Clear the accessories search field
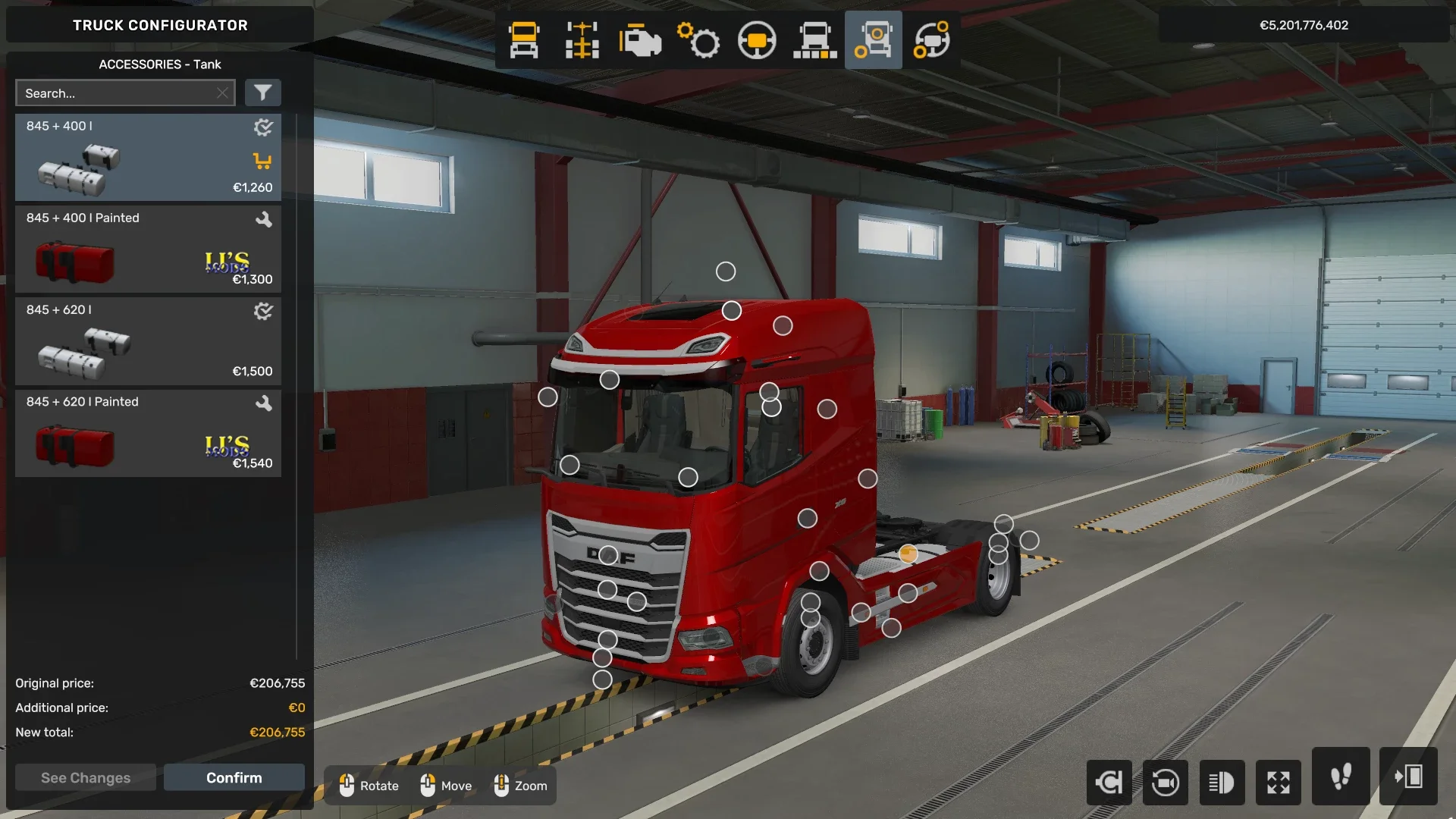This screenshot has height=819, width=1456. pos(222,93)
